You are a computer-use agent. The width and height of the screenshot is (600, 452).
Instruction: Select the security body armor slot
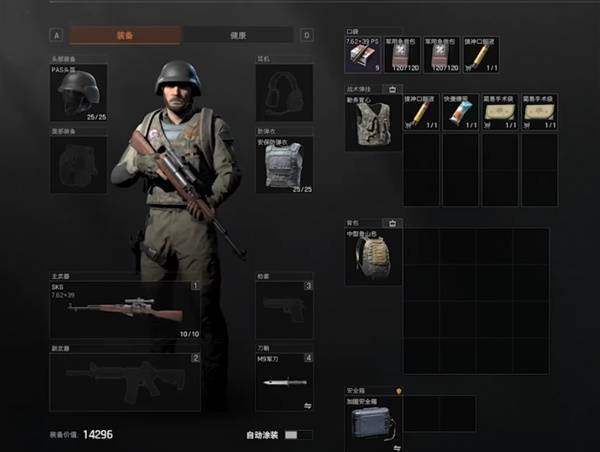pos(284,165)
